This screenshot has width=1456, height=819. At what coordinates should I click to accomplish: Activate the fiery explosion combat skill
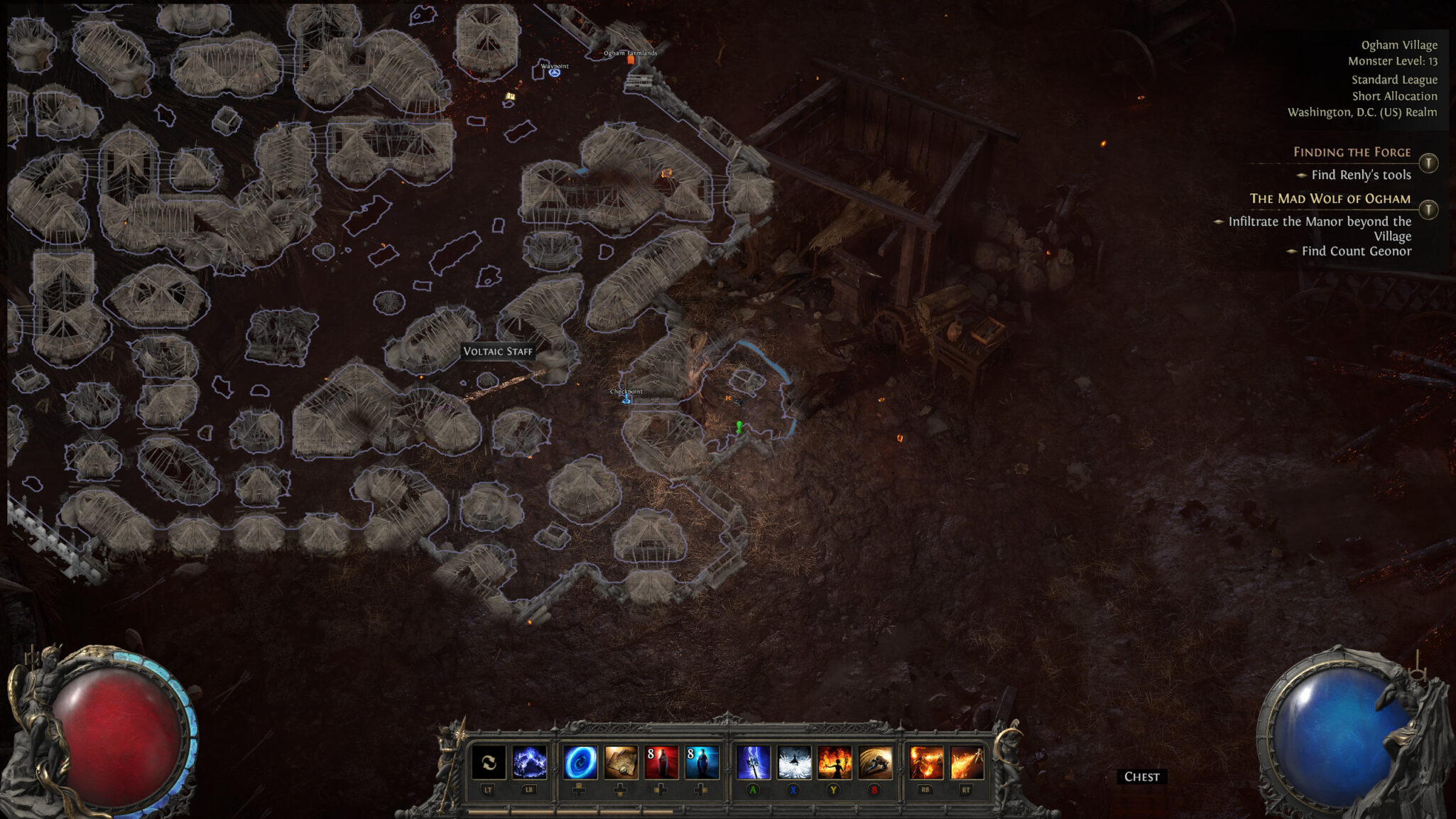pos(926,762)
